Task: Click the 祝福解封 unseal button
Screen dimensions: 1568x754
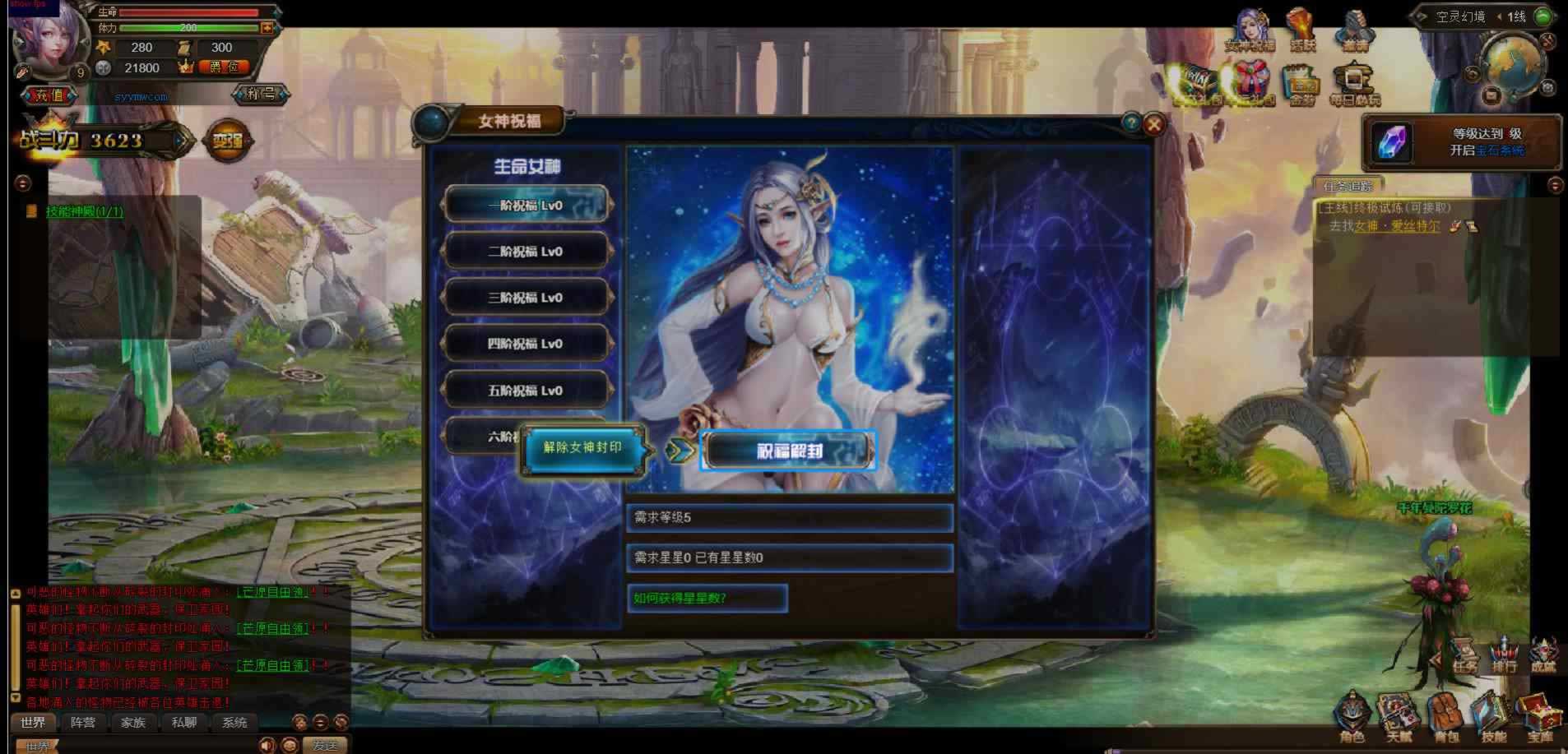Action: click(787, 451)
